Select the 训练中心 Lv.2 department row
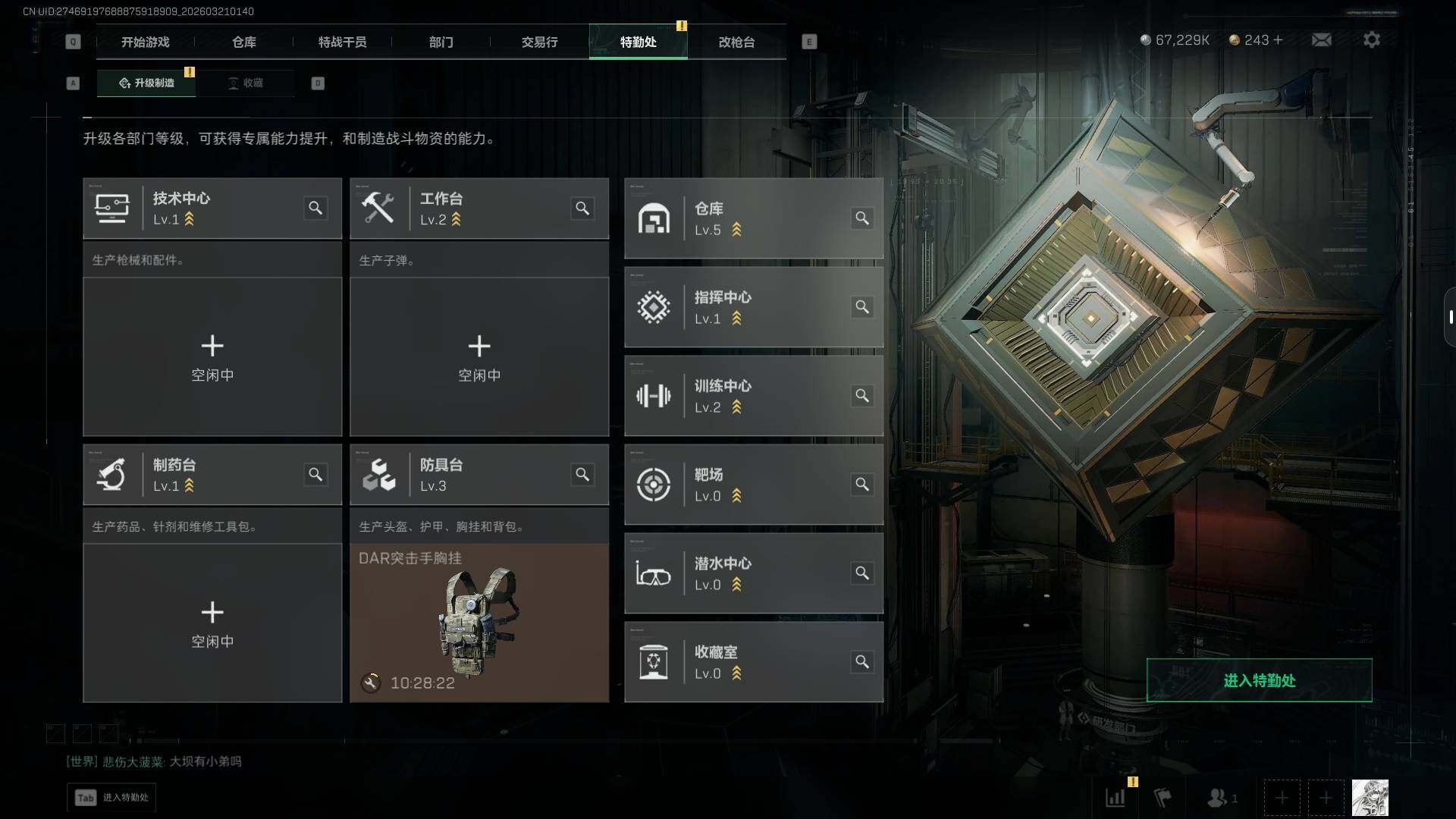Viewport: 1456px width, 819px height. [753, 396]
